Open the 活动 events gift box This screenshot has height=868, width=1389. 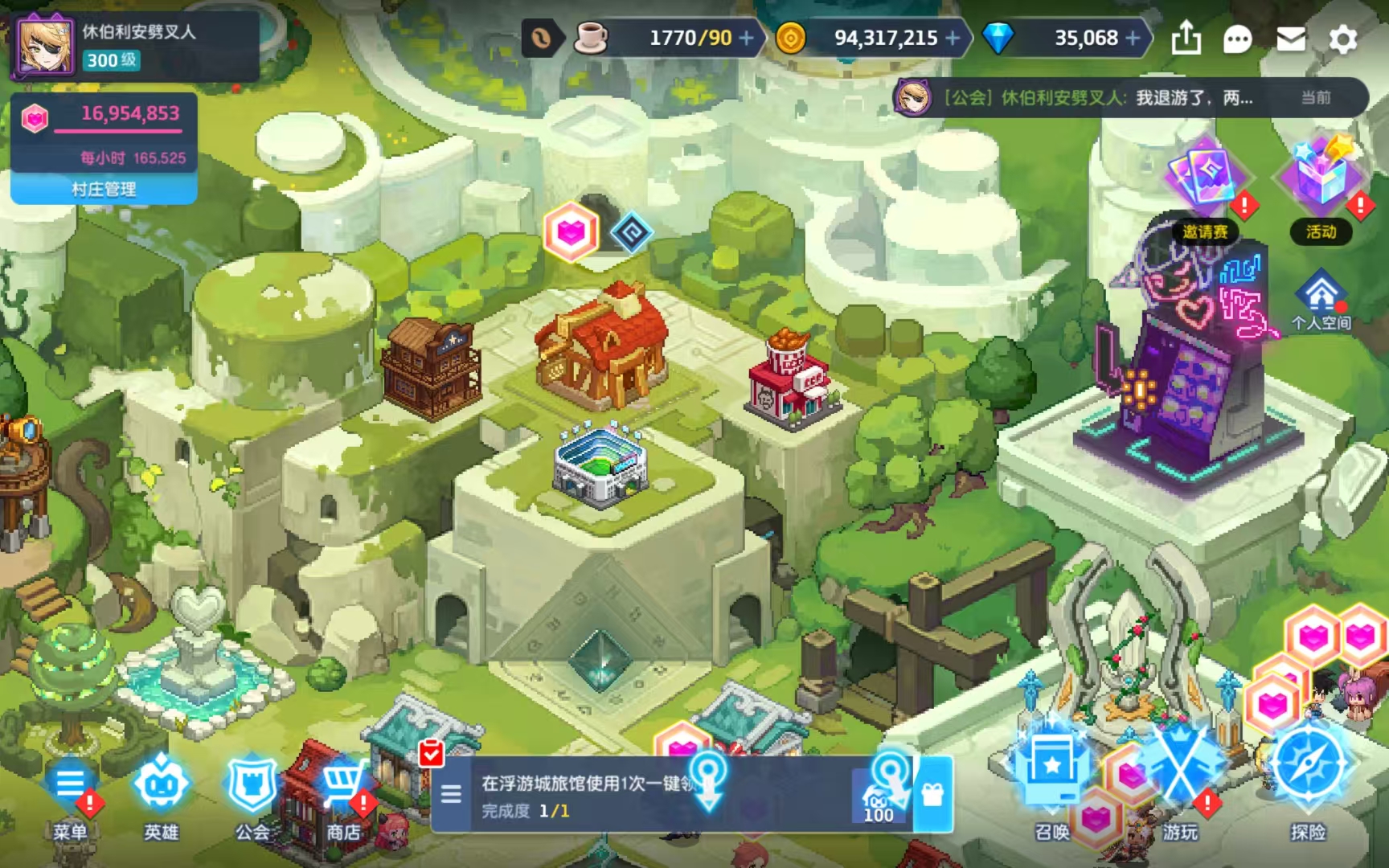pos(1321,186)
